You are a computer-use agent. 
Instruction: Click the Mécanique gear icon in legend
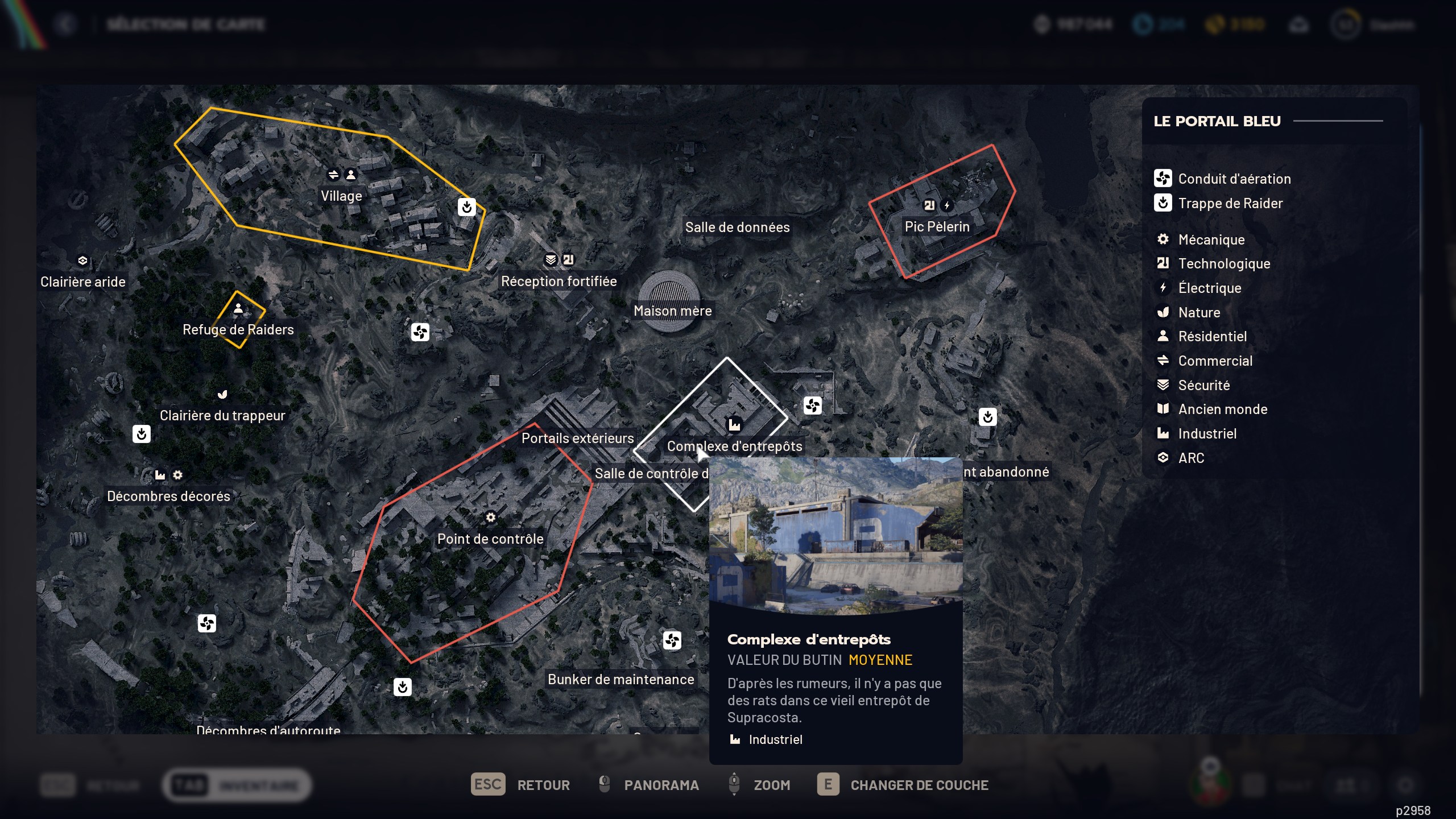click(1164, 239)
